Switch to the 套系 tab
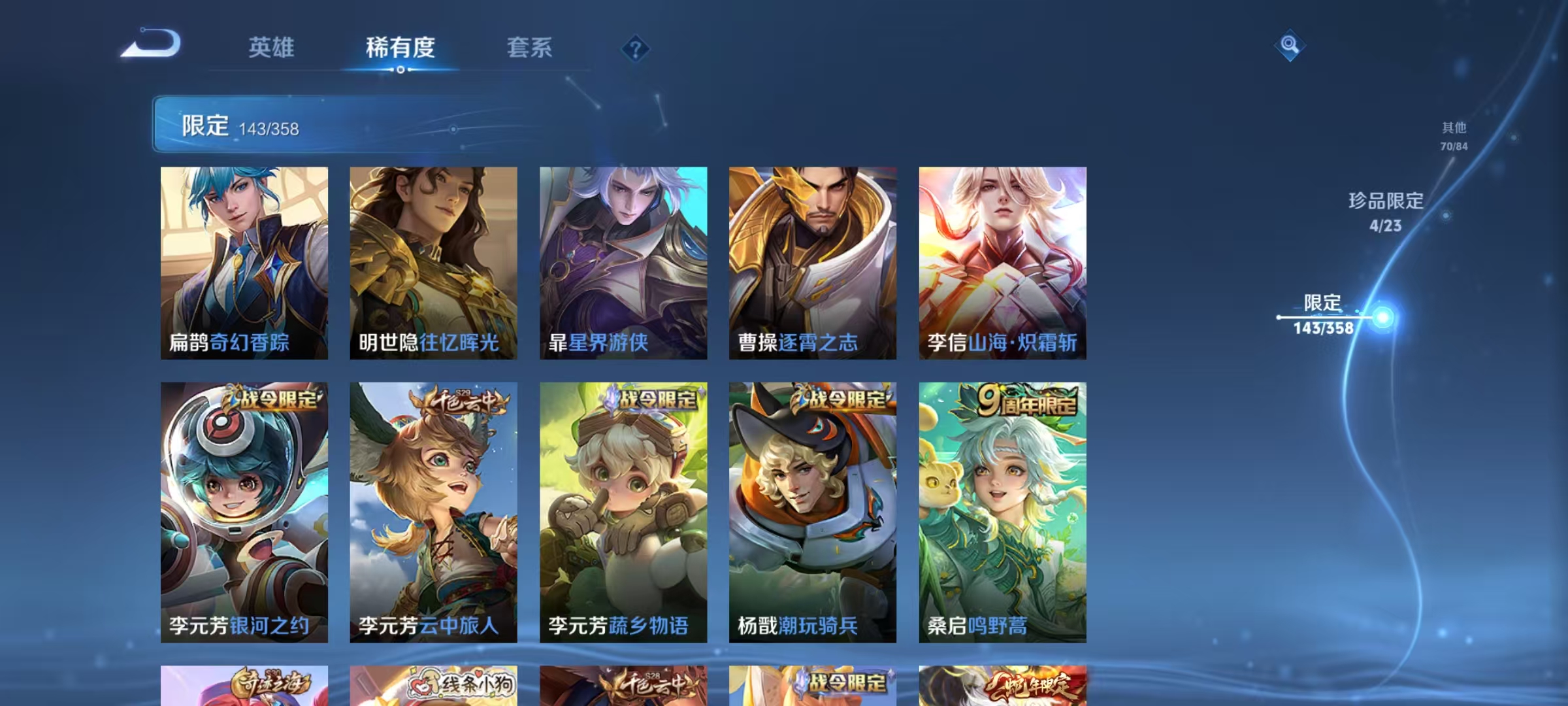Viewport: 1568px width, 706px height. (x=529, y=47)
